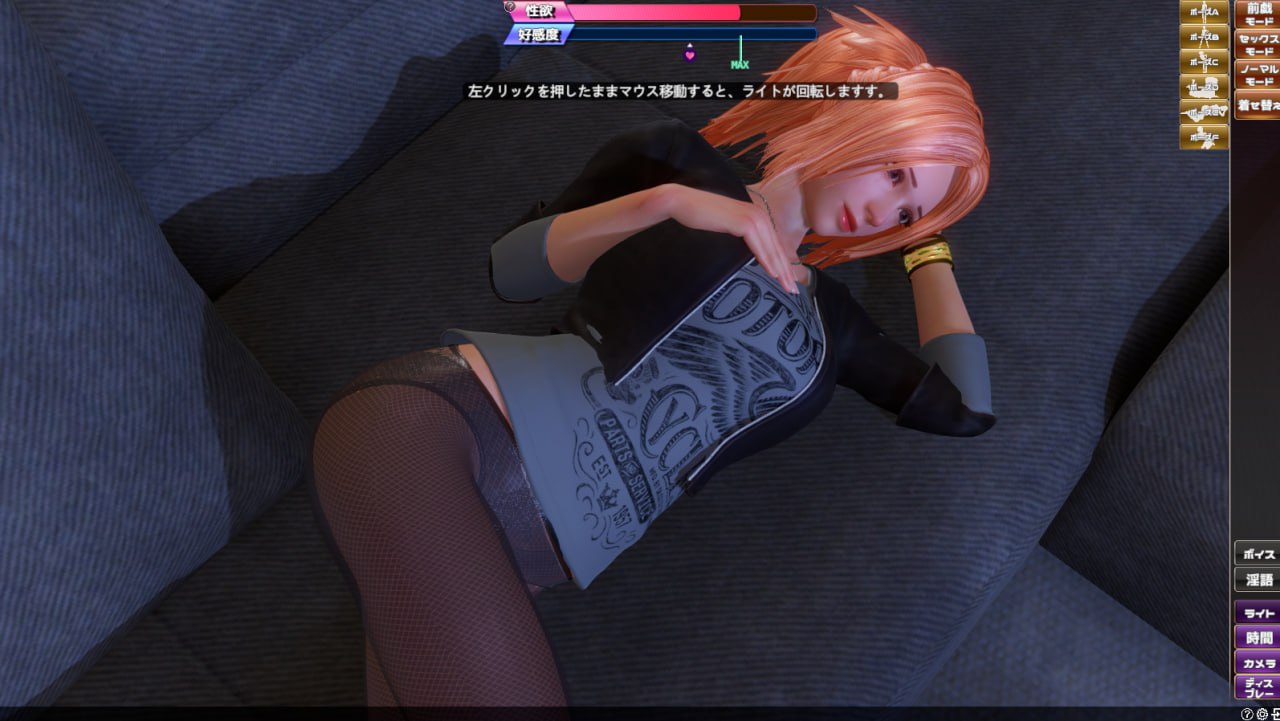
Task: Open settings using the gear icon
Action: pyautogui.click(x=1263, y=714)
